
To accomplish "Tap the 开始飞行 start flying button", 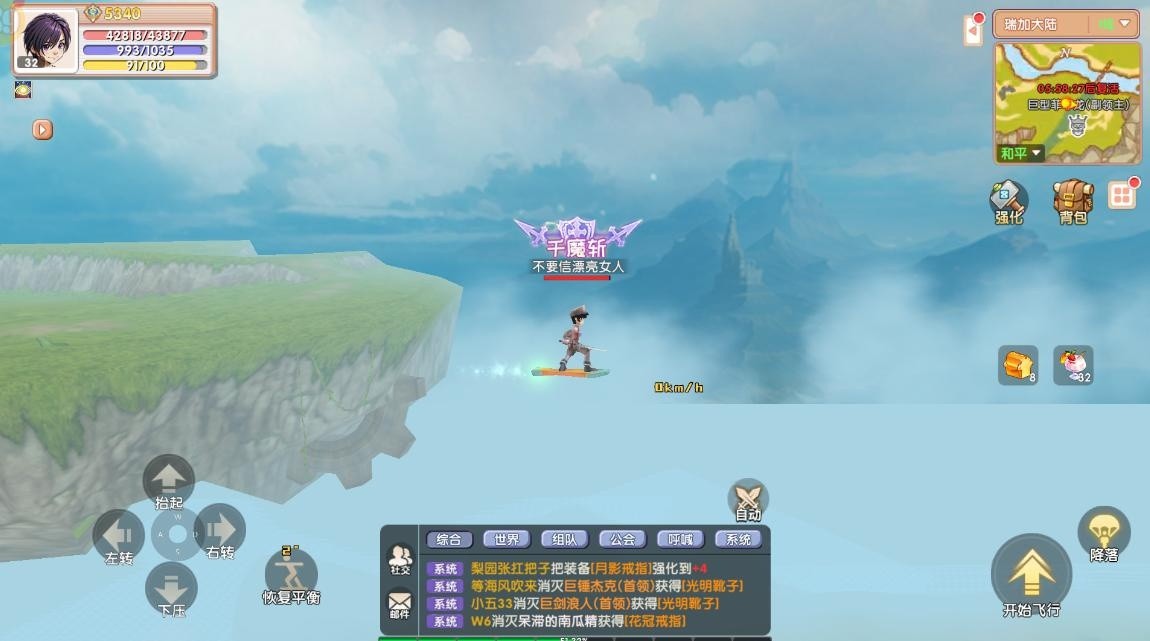I will [1031, 576].
